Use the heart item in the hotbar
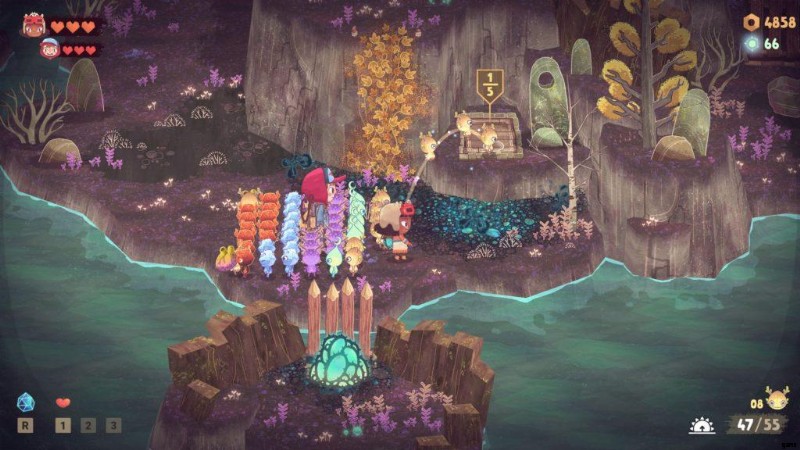 click(63, 403)
